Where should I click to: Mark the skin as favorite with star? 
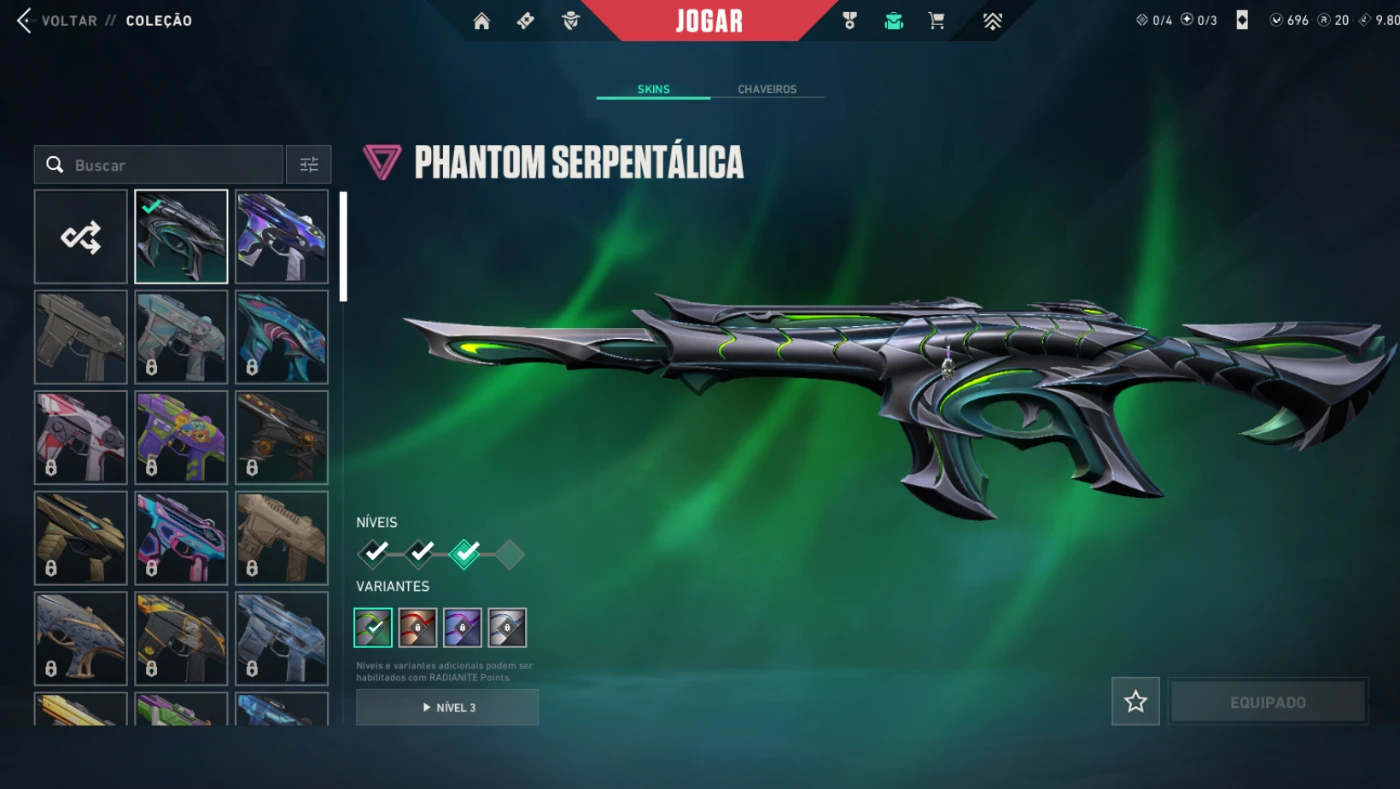coord(1135,702)
